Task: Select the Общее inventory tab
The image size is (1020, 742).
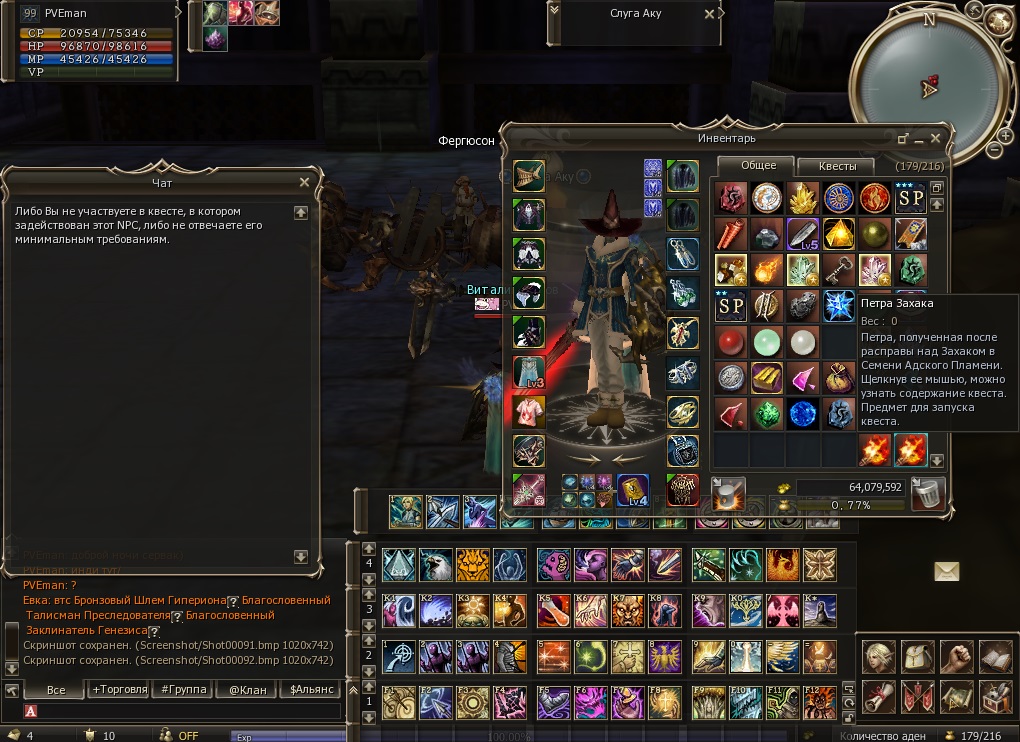Action: click(758, 166)
